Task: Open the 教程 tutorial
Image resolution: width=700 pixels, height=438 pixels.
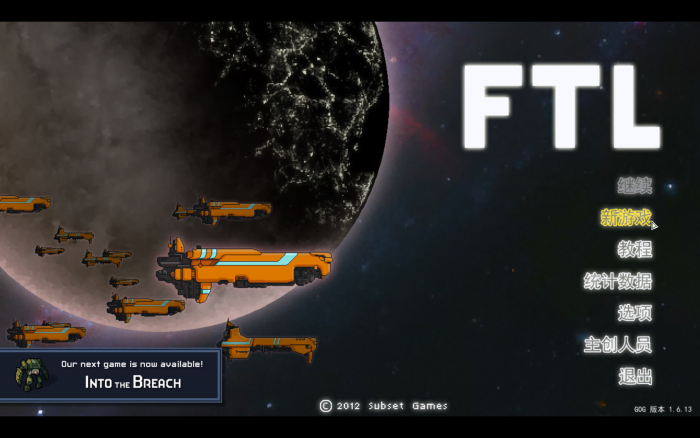Action: point(634,249)
